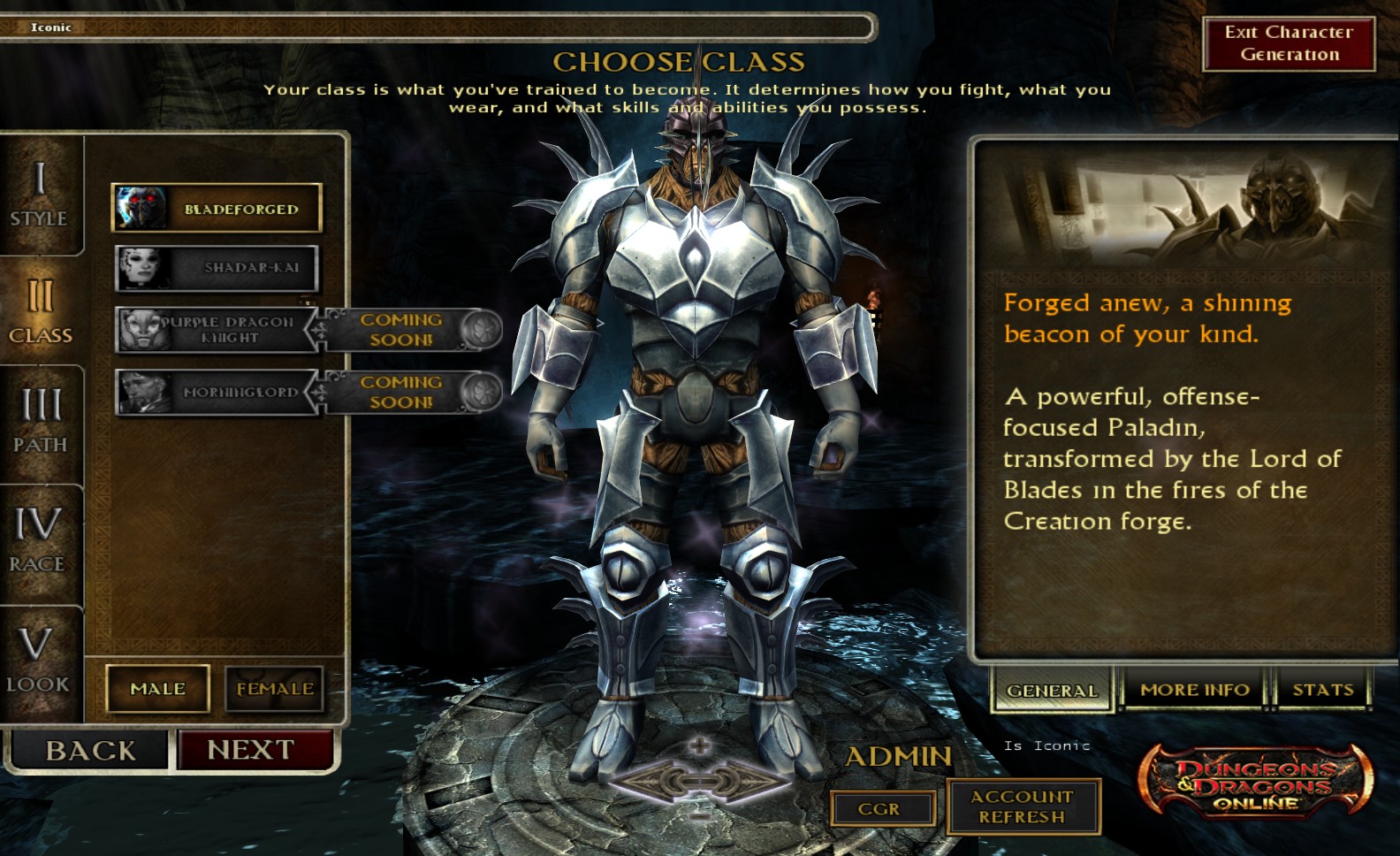
Task: Go to the Path step tab
Action: (40, 422)
